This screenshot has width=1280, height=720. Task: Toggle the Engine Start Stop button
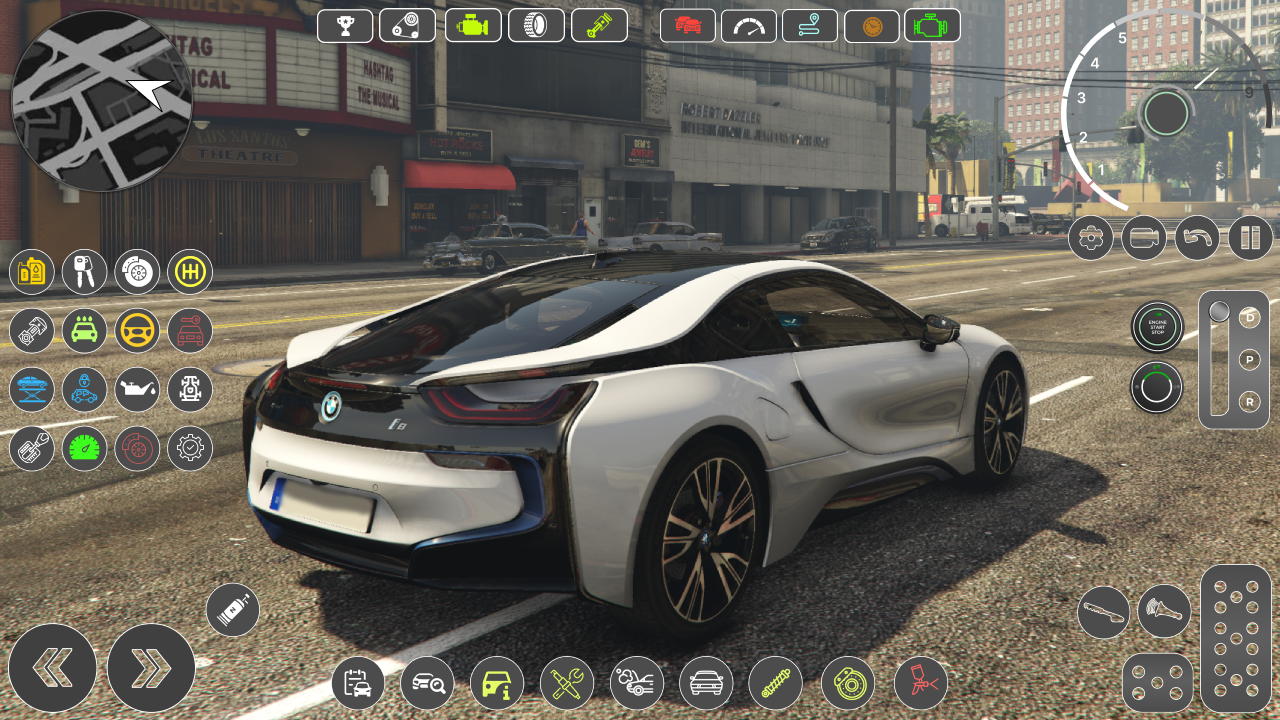[1157, 327]
